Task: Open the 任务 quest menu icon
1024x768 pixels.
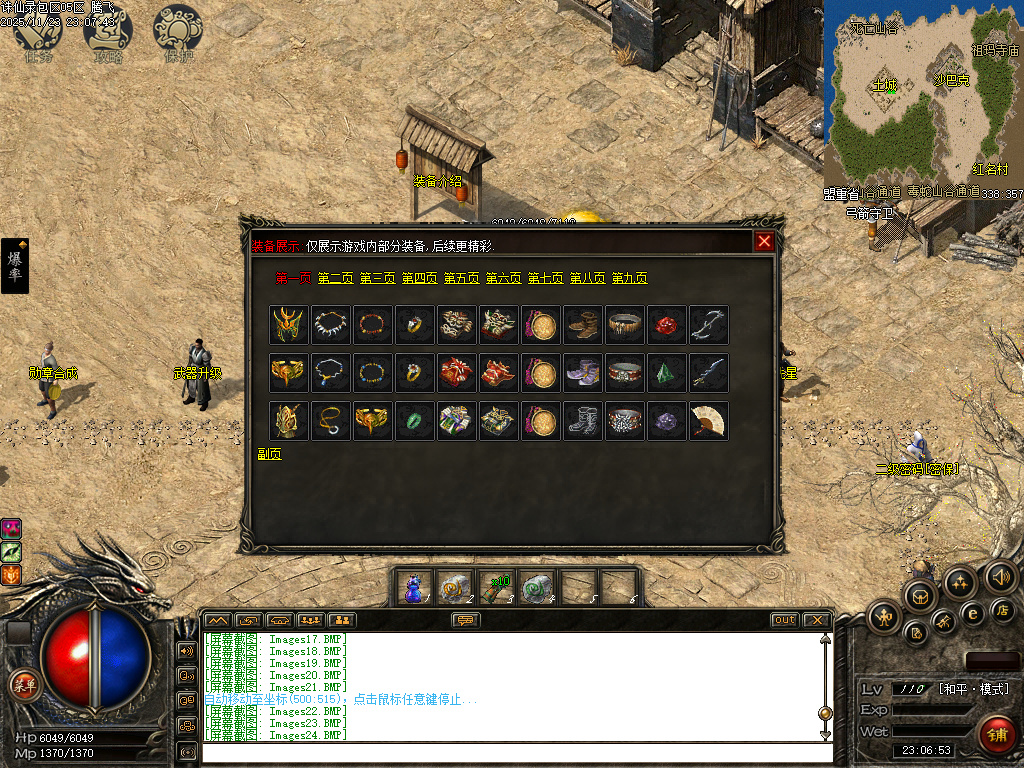Action: 38,30
